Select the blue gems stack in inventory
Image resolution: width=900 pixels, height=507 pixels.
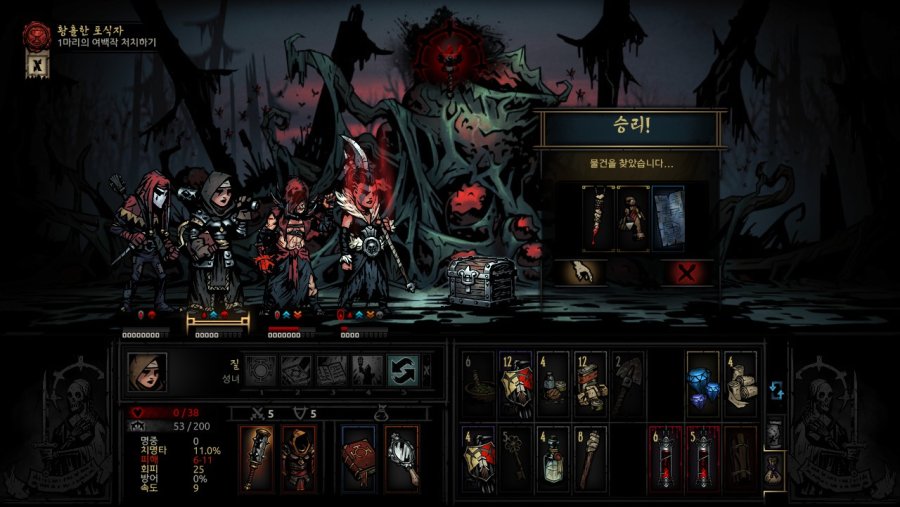coord(702,382)
